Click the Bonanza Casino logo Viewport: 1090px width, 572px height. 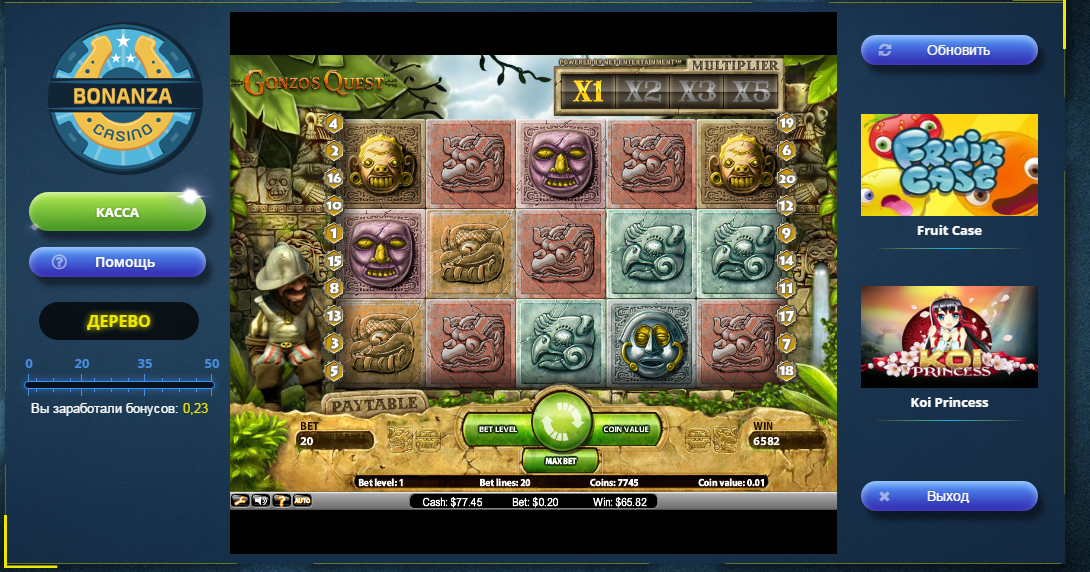tap(124, 98)
